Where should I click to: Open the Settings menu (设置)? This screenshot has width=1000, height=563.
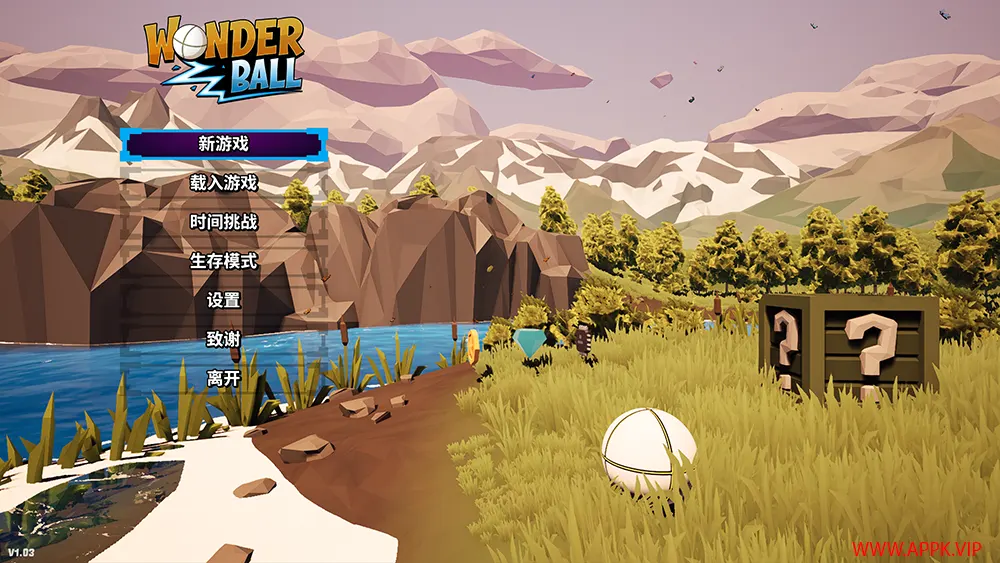tap(224, 300)
